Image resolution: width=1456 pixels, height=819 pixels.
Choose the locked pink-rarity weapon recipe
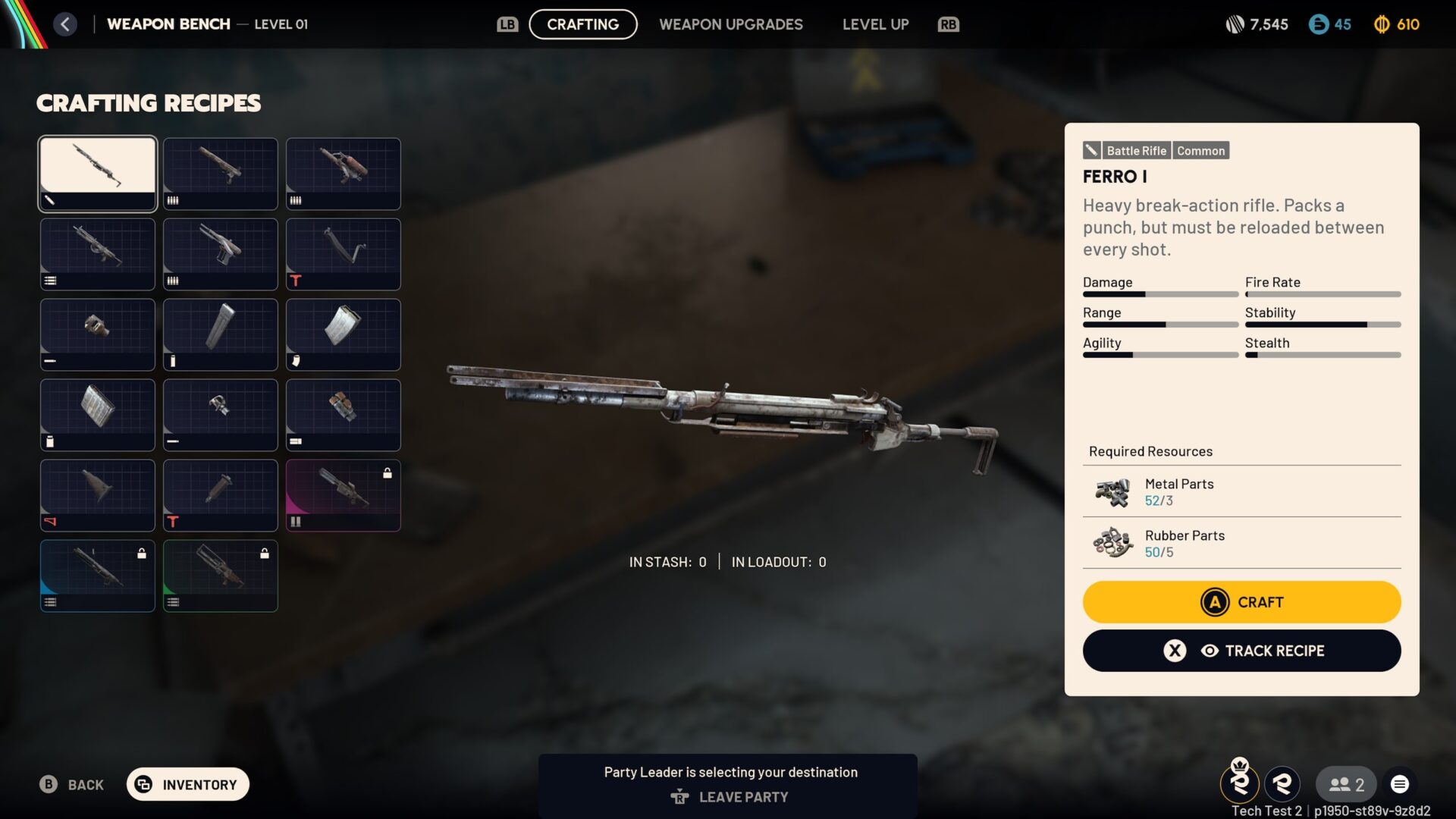click(343, 495)
